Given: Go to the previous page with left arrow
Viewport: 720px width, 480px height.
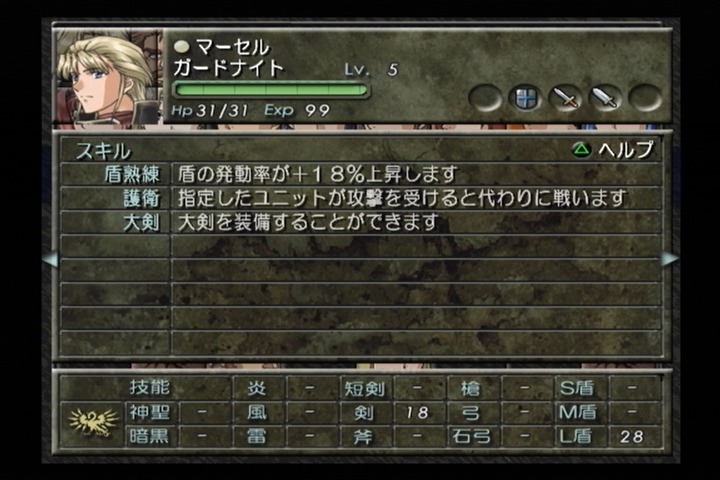Looking at the screenshot, I should (49, 259).
